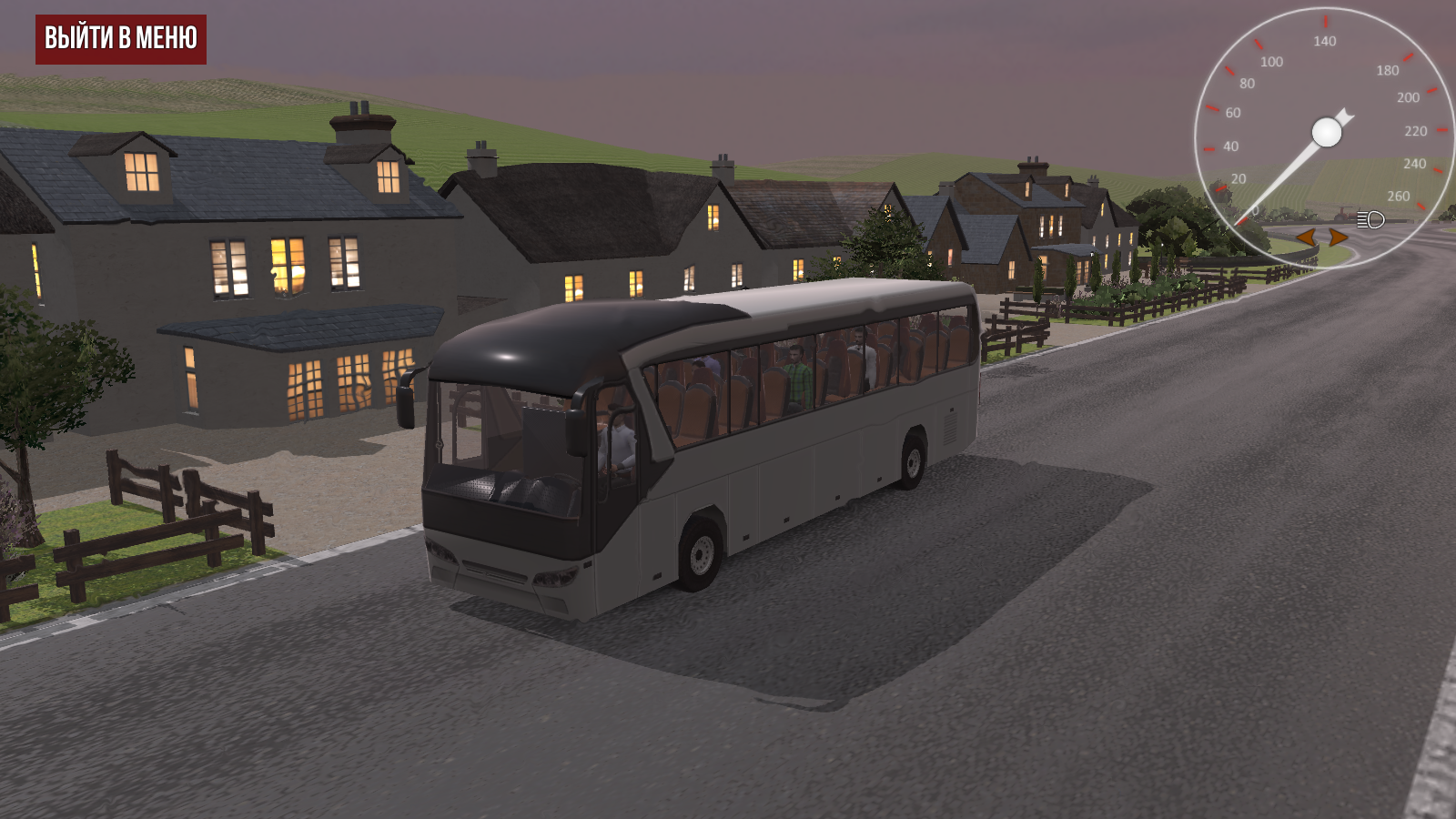Screen dimensions: 1456x819
Task: Activate the left turn signal arrow
Action: point(1307,237)
